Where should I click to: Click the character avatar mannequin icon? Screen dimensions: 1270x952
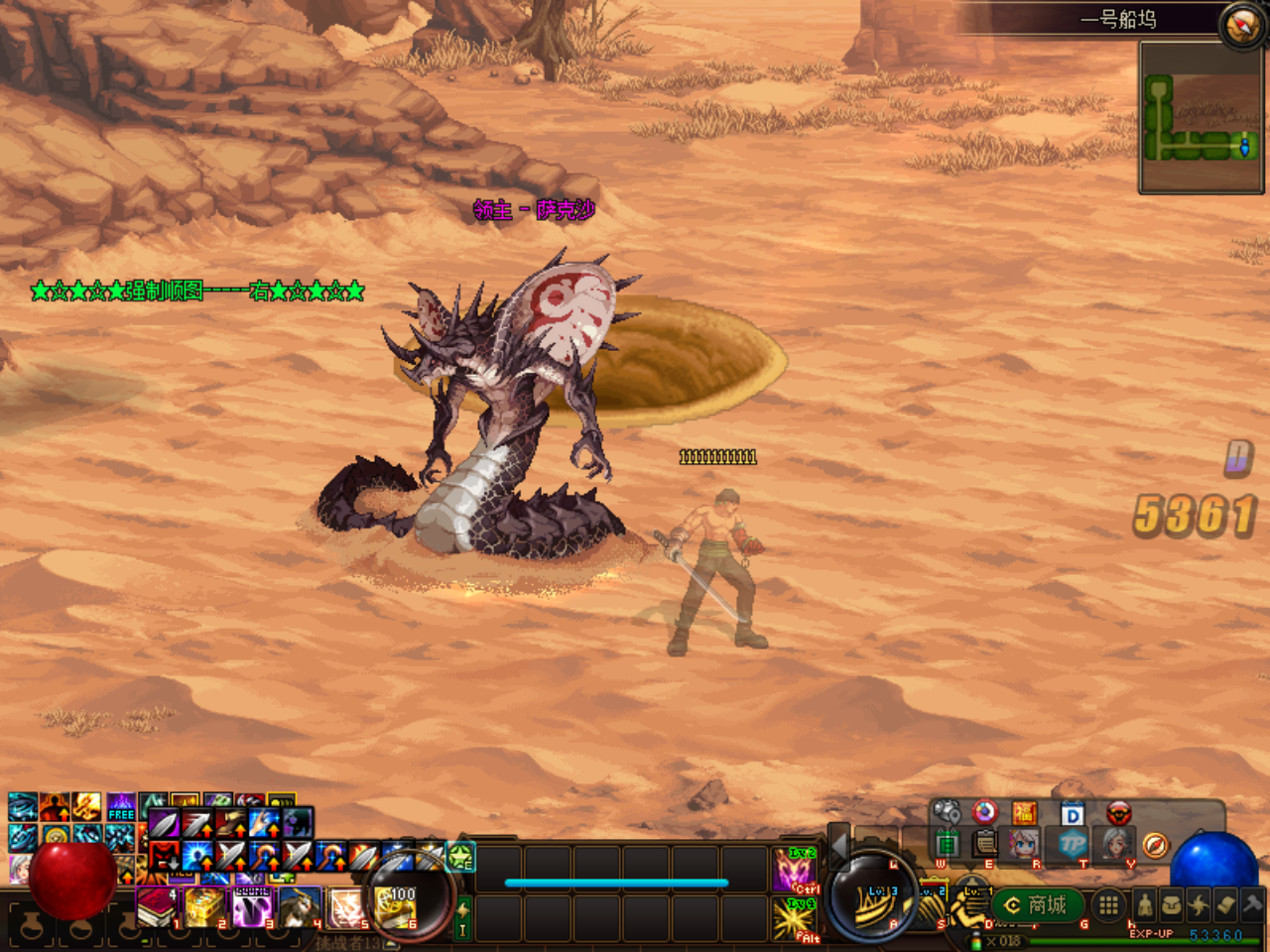coord(1145,904)
